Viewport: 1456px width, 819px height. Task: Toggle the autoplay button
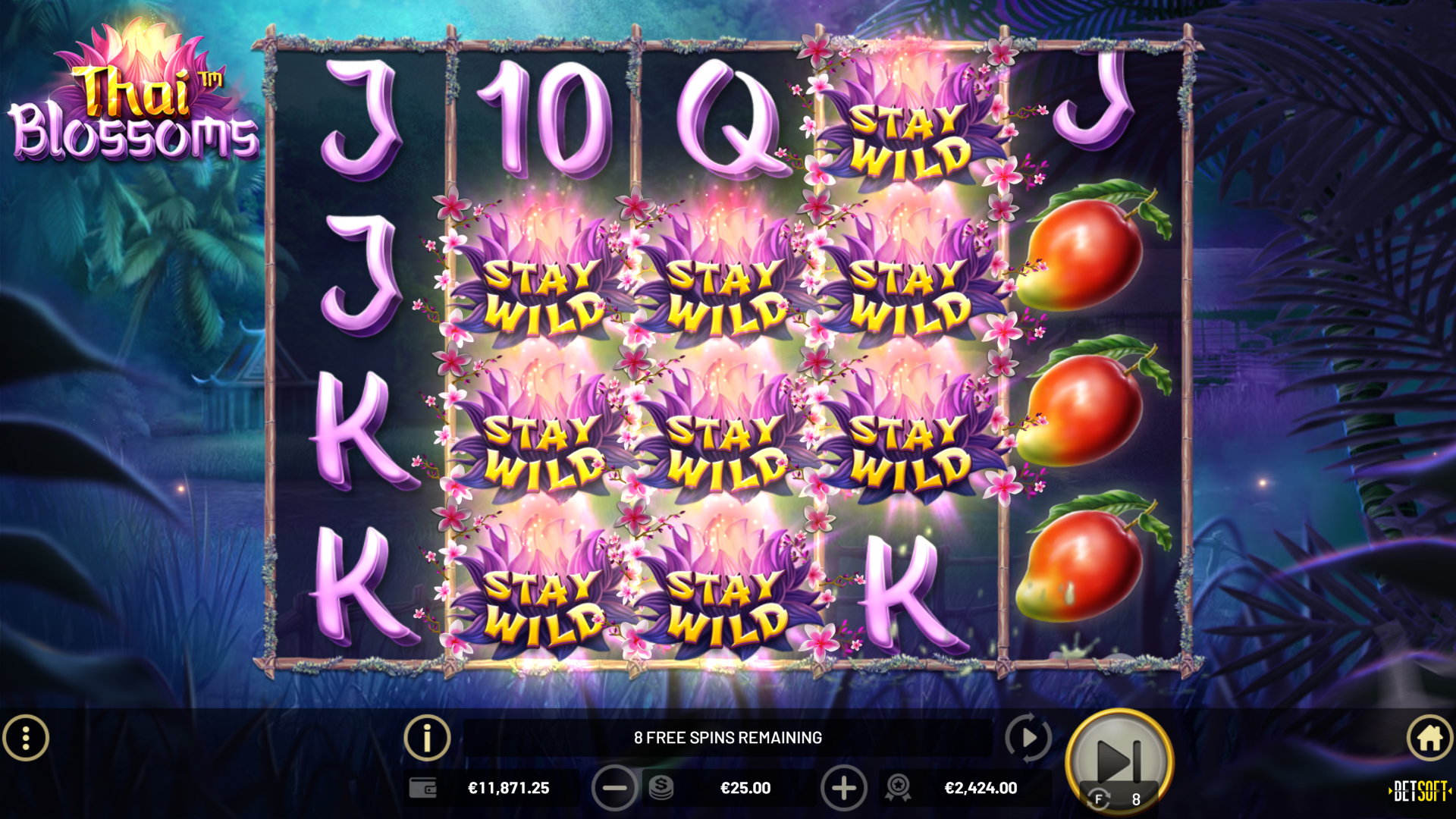click(1028, 738)
